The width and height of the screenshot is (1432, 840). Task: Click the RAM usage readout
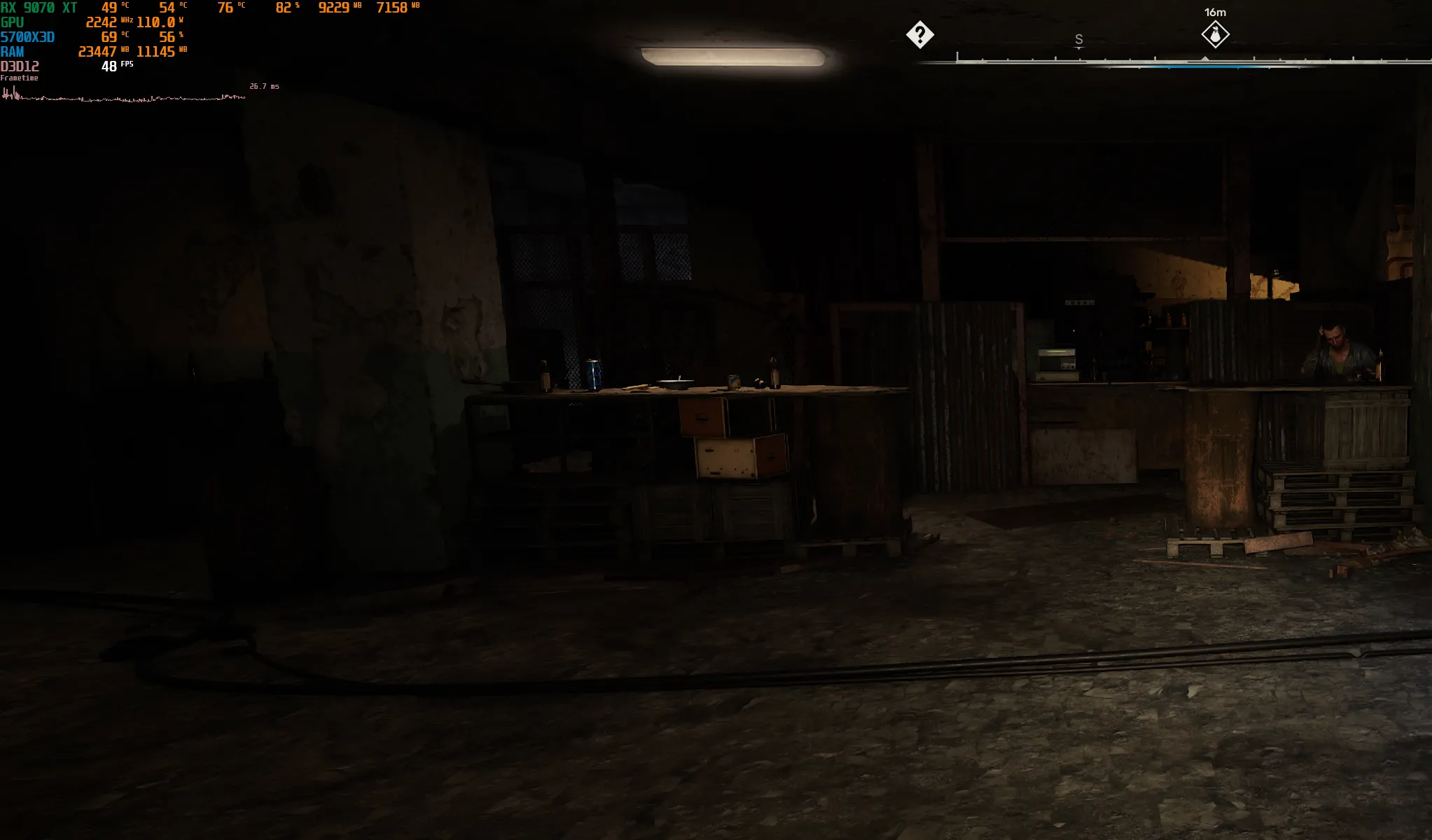(12, 51)
